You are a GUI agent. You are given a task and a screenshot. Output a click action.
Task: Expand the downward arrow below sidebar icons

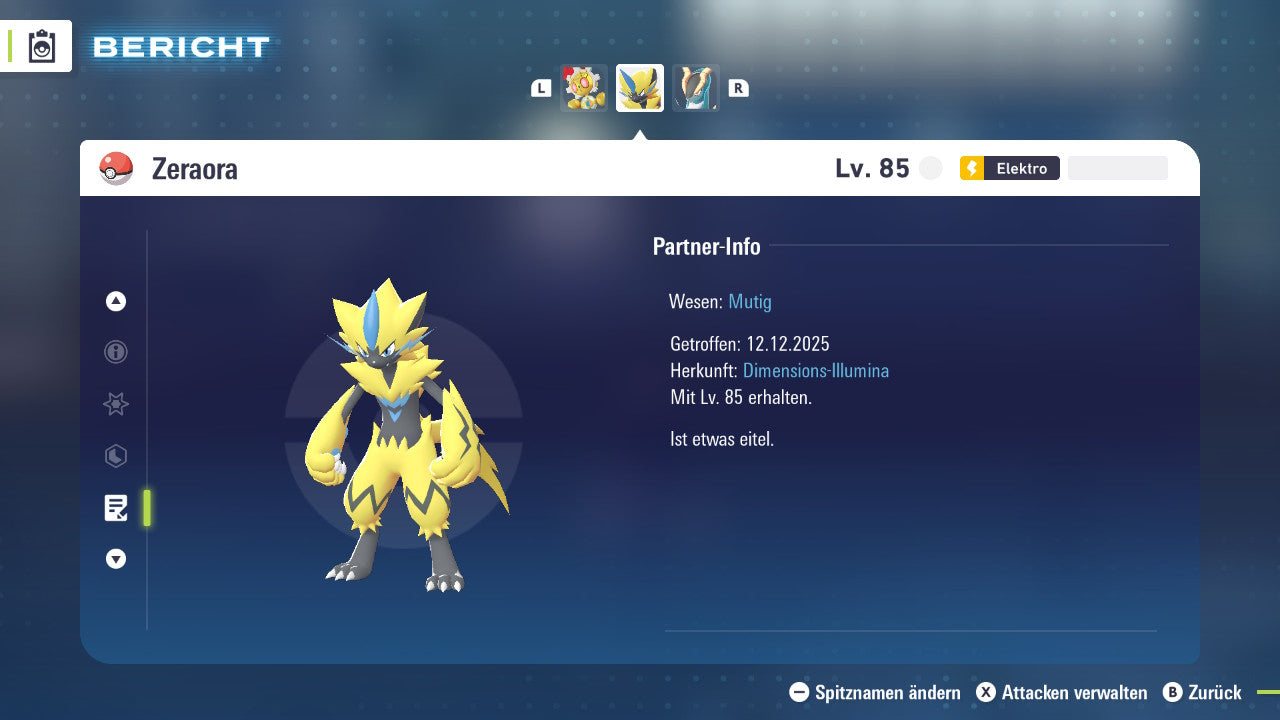(x=115, y=559)
